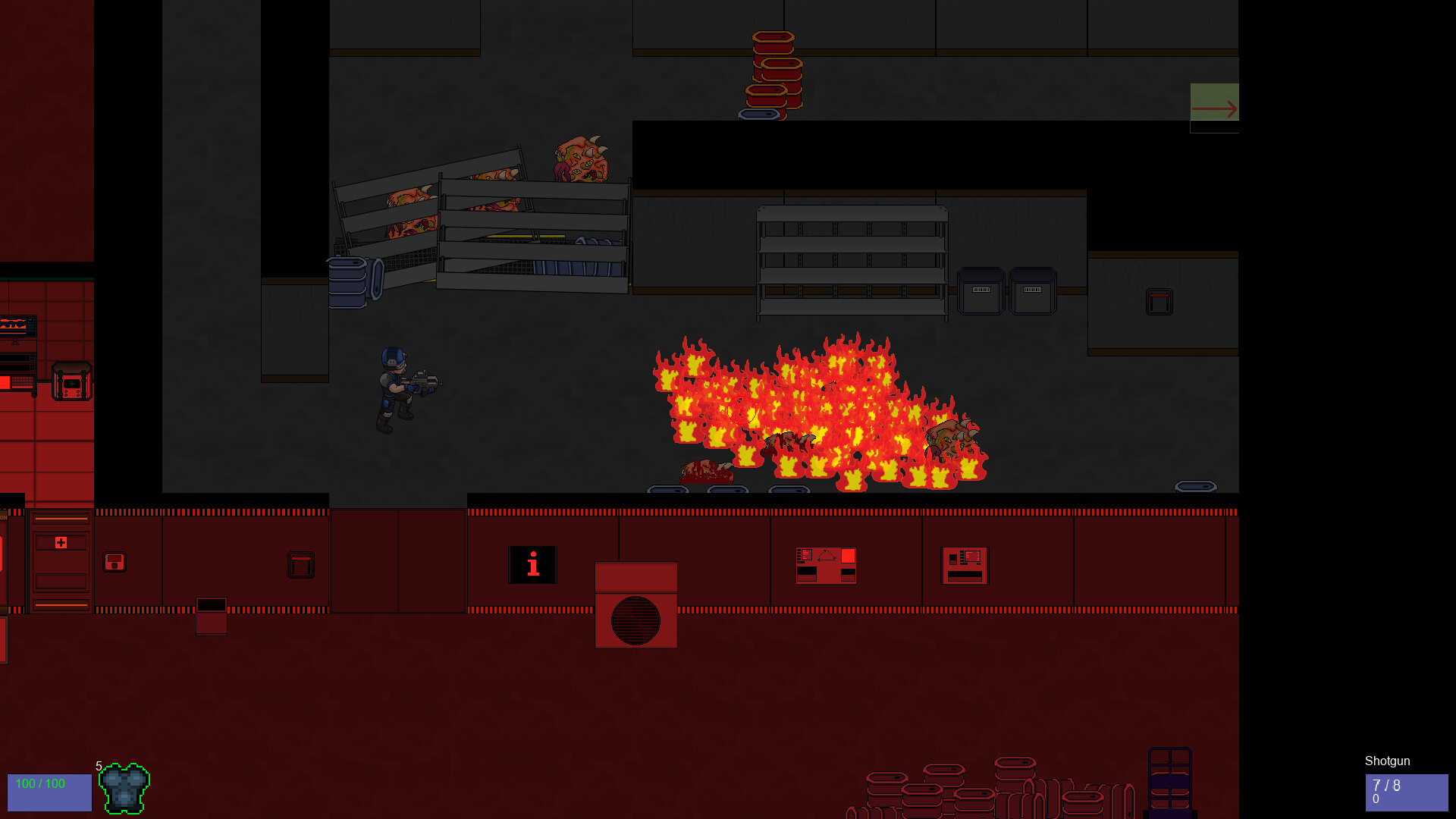Toggle the left metal locker with vent
Image resolution: width=1456 pixels, height=819 pixels.
(x=982, y=292)
